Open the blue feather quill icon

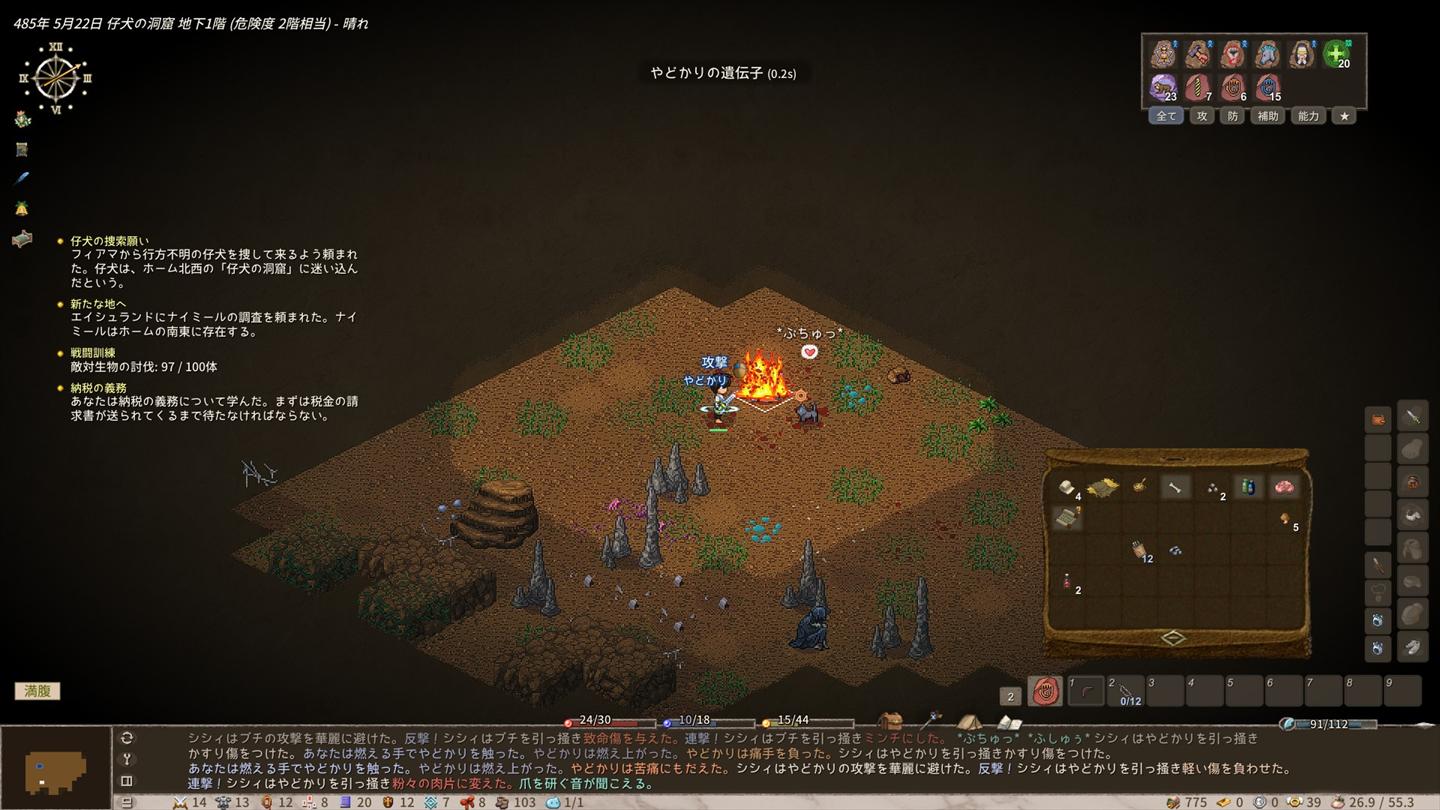(22, 178)
